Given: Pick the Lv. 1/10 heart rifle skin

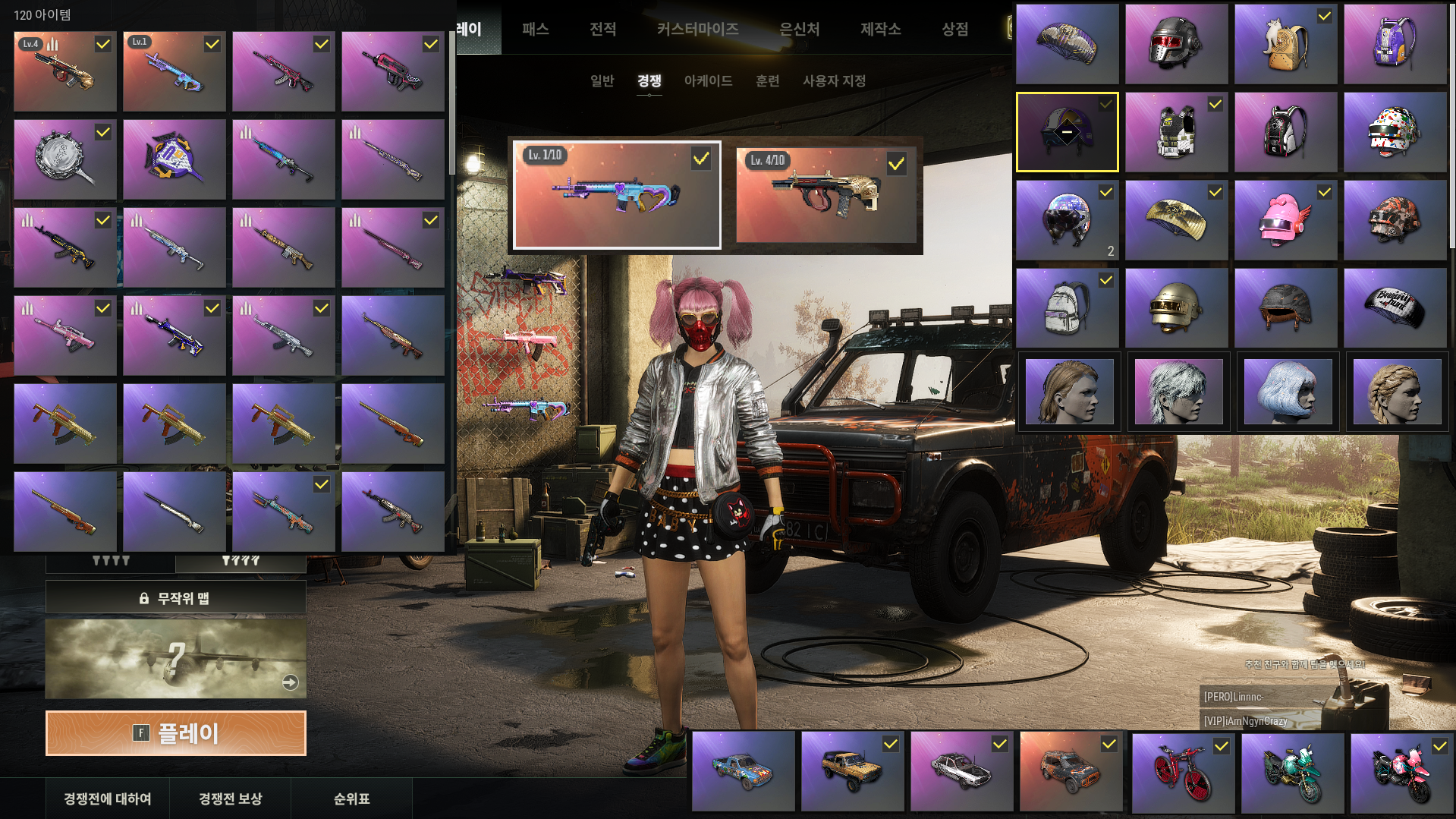Looking at the screenshot, I should pyautogui.click(x=617, y=195).
